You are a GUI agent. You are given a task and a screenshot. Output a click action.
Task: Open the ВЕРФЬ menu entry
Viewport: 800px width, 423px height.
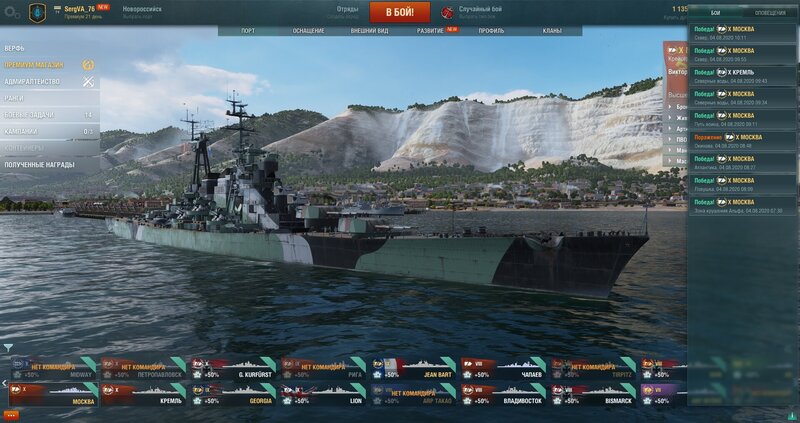click(x=16, y=47)
